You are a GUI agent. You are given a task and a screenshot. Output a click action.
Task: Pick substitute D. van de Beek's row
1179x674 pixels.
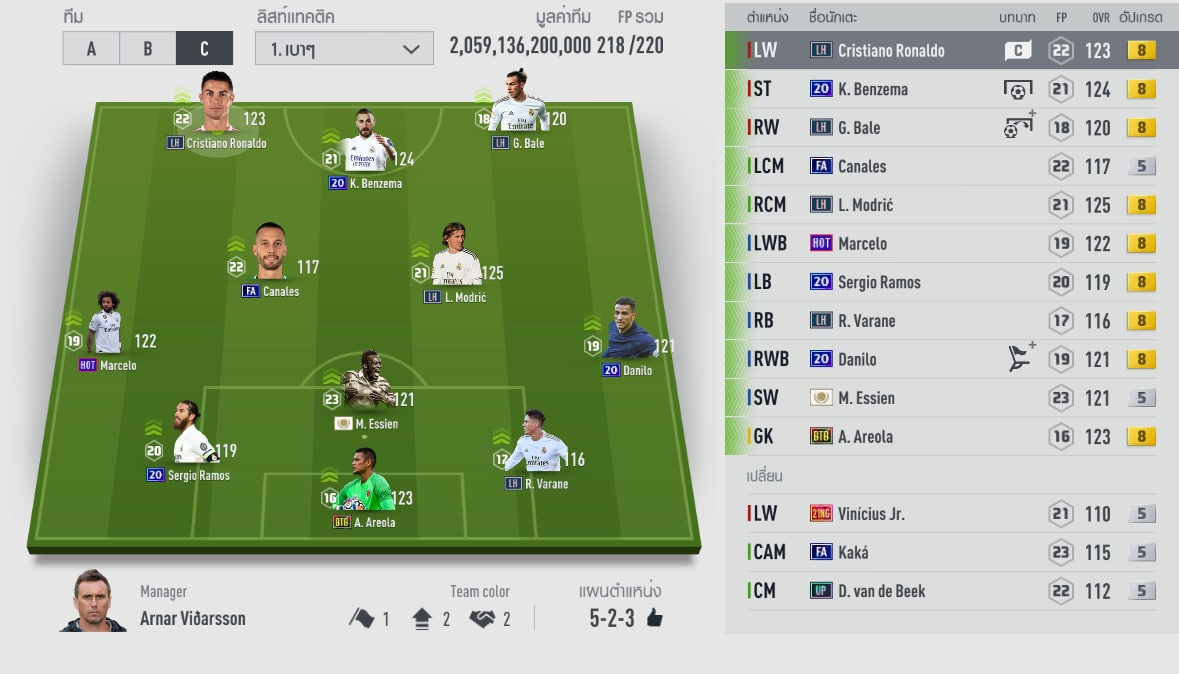tap(951, 591)
